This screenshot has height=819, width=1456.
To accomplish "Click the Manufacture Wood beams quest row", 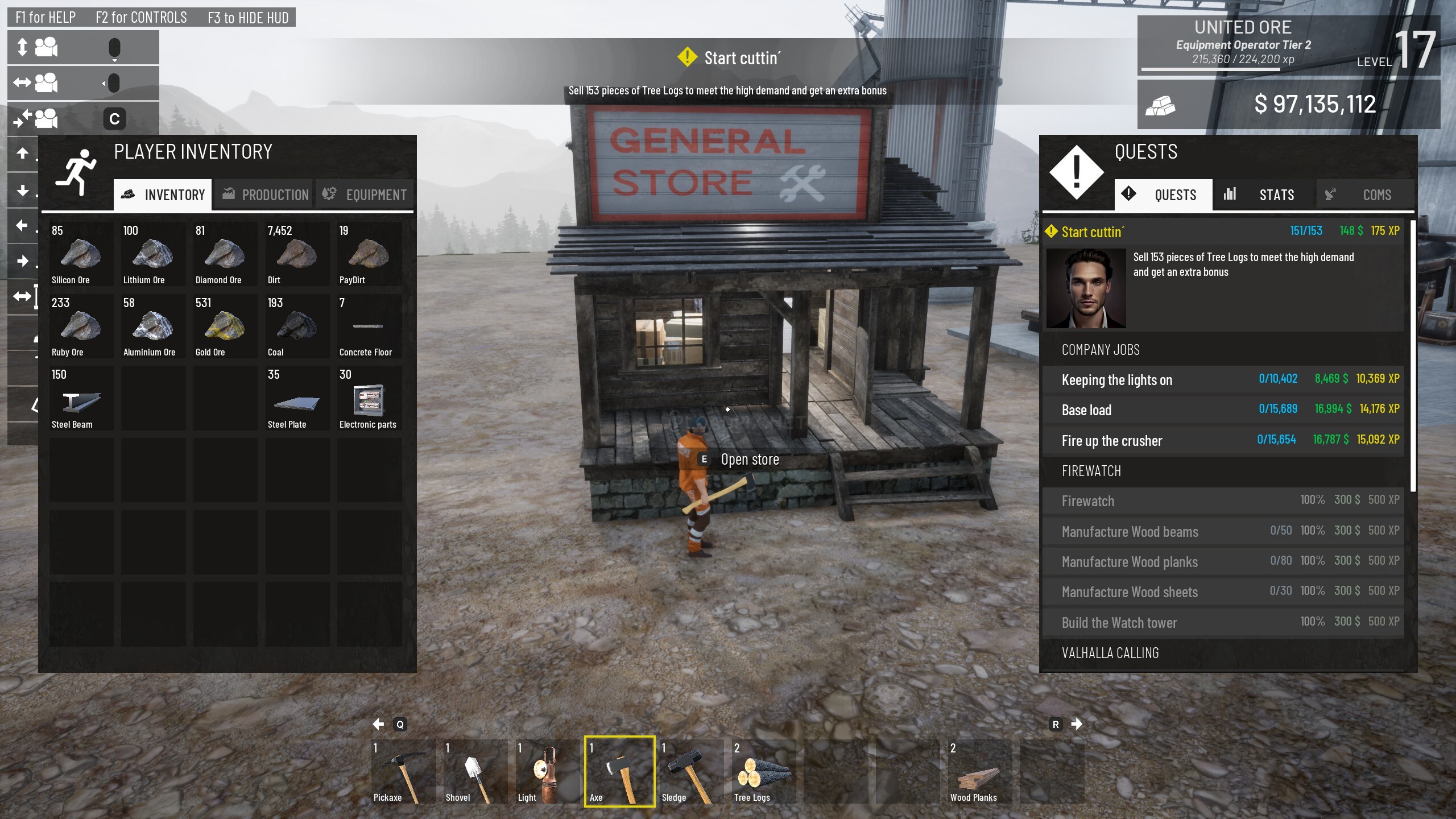I will point(1223,531).
